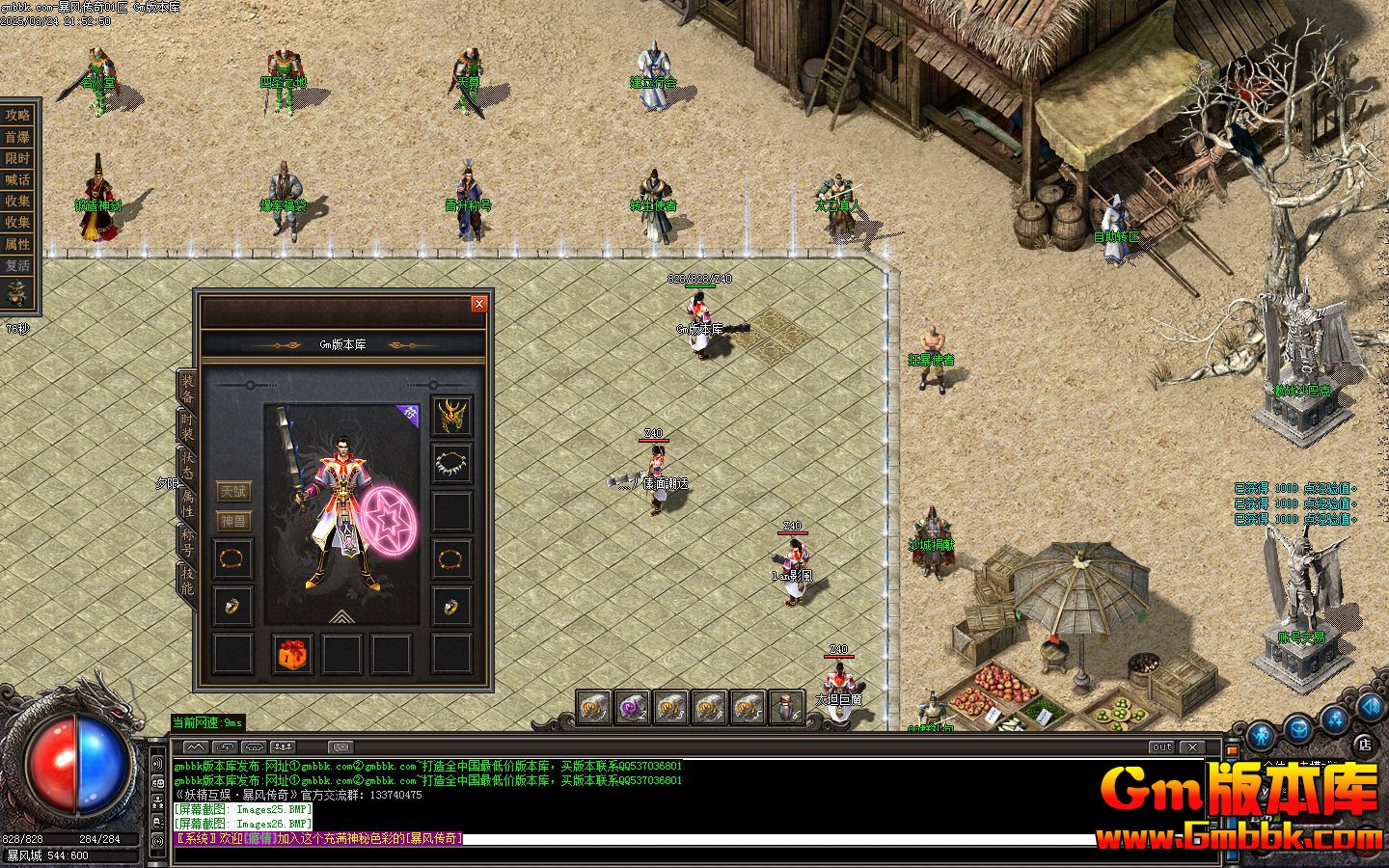Choose the 首爆 first-drop menu entry
Screen dimensions: 1389x868
18,137
